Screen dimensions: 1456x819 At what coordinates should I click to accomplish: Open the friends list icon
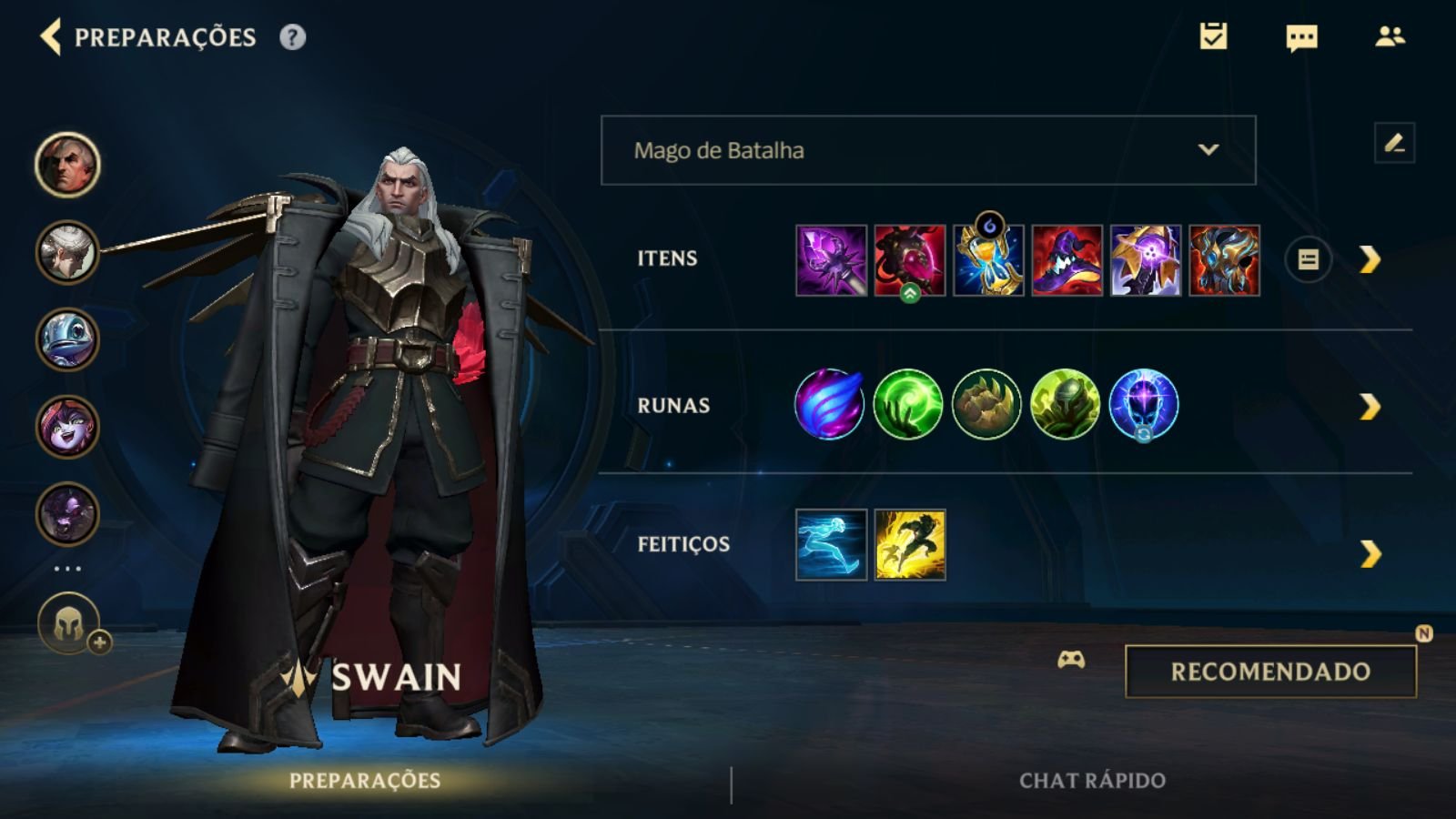(x=1390, y=36)
